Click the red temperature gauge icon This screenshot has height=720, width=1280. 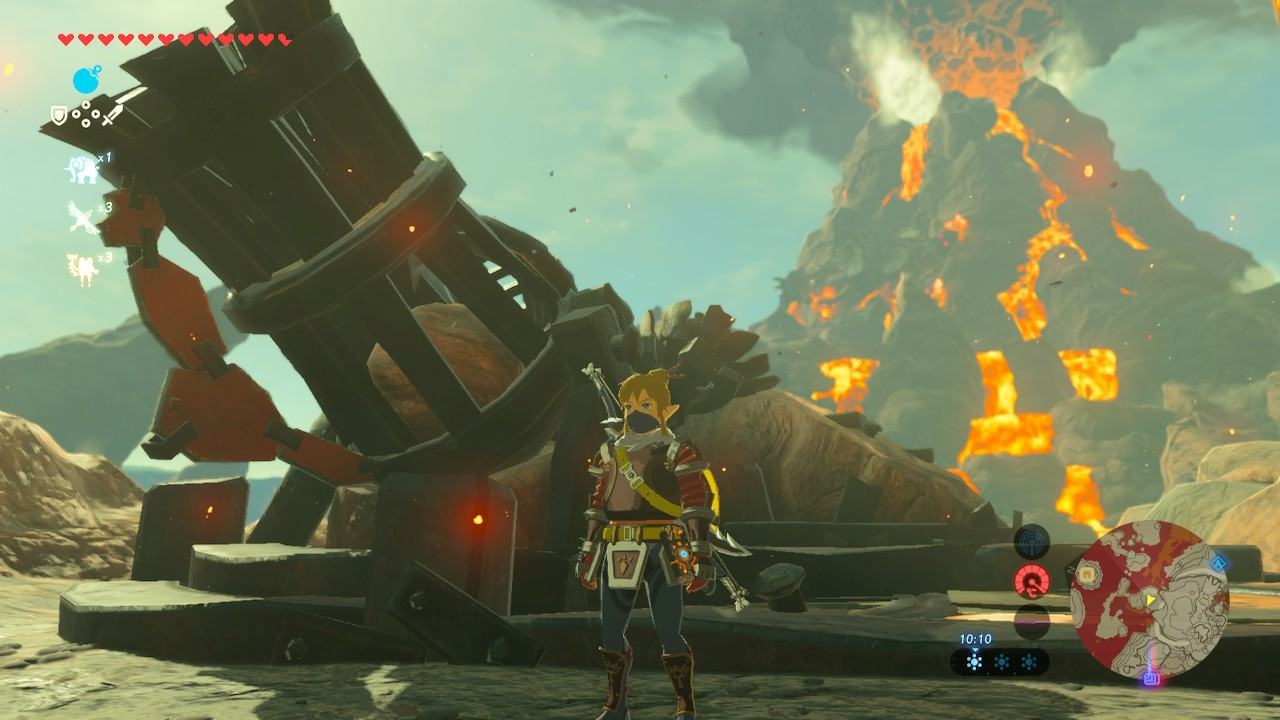(1031, 581)
